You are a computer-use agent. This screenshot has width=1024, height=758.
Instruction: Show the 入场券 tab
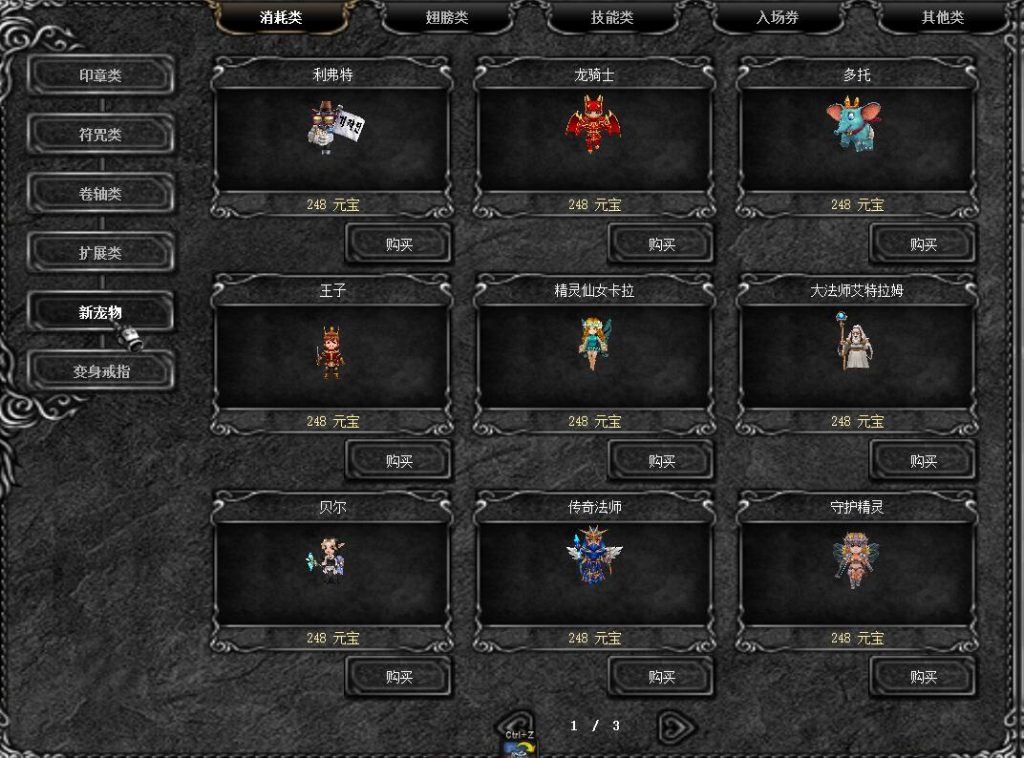[777, 18]
